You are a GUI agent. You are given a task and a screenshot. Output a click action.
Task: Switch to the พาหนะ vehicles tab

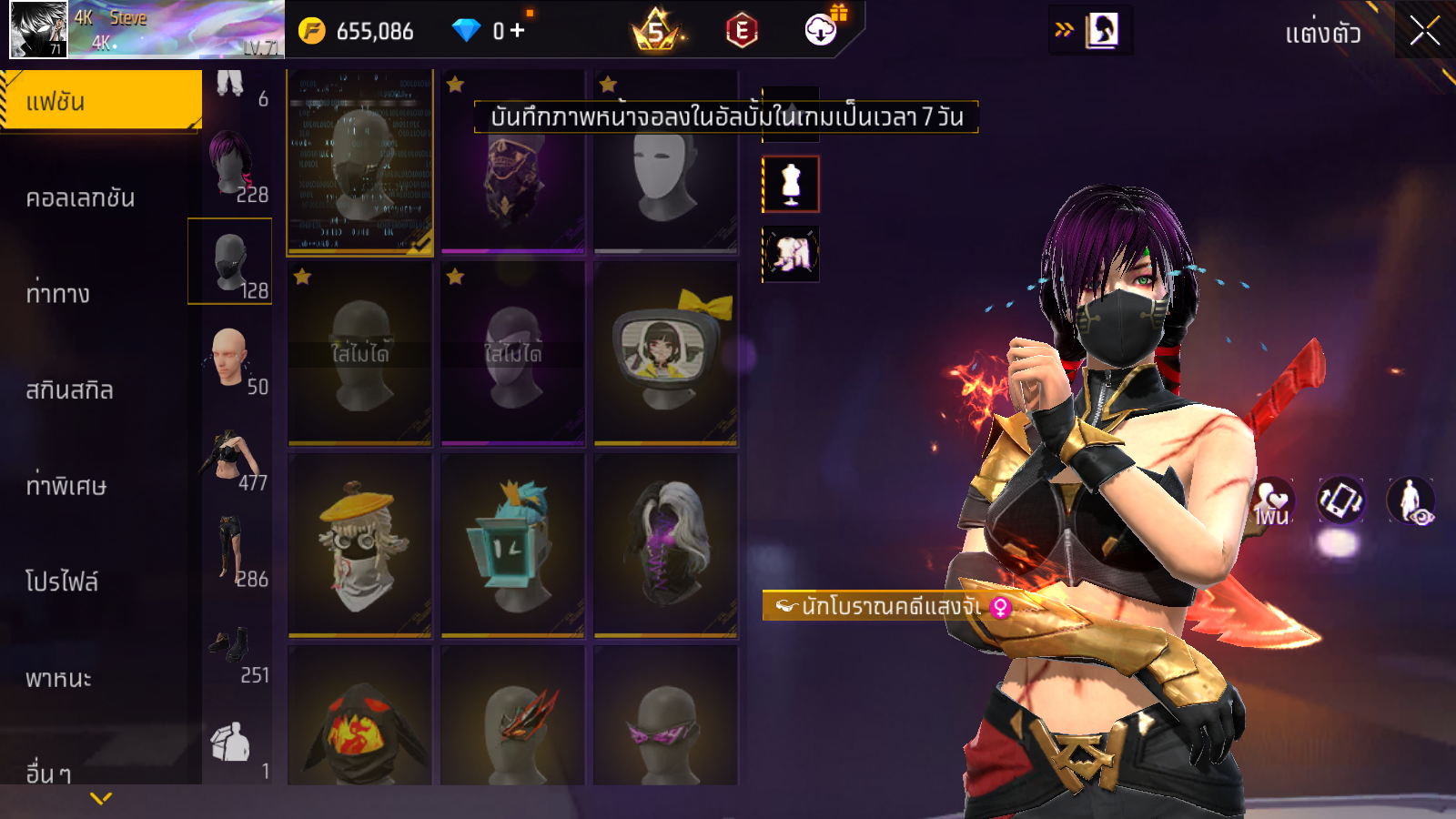click(x=58, y=678)
